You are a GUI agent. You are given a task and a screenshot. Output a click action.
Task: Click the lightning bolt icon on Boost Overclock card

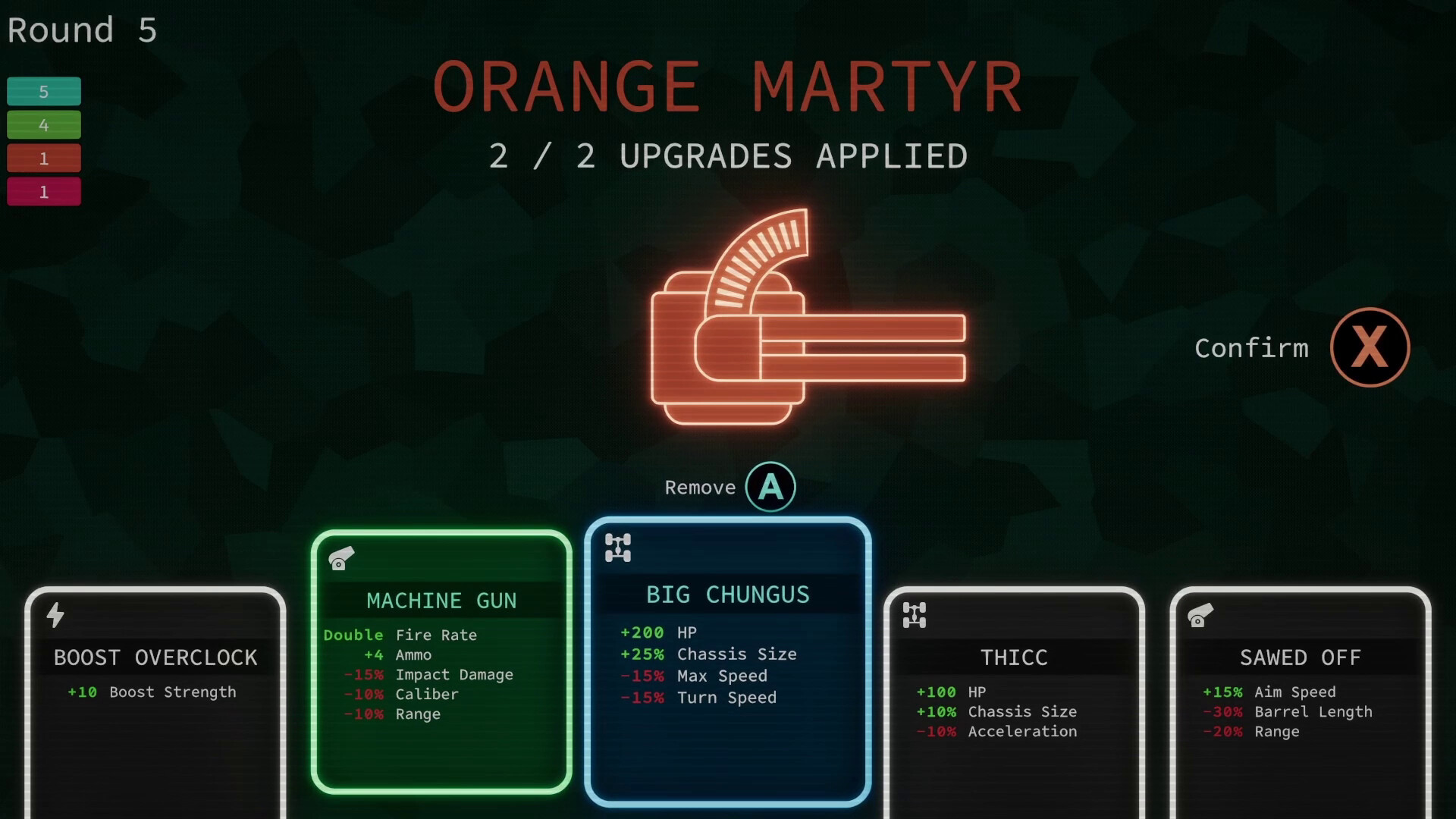(x=55, y=616)
